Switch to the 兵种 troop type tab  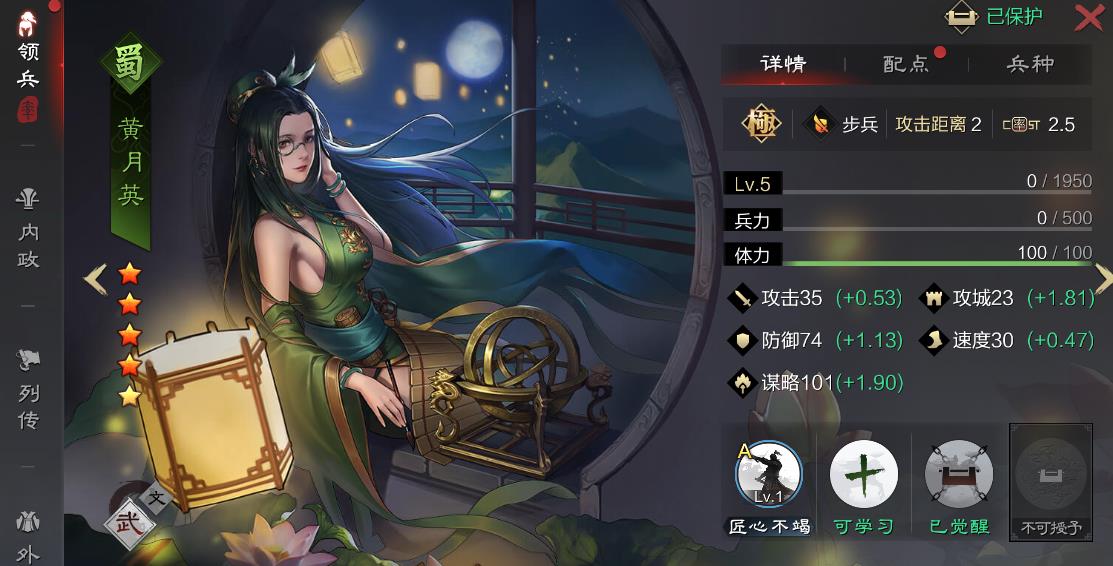click(1030, 64)
